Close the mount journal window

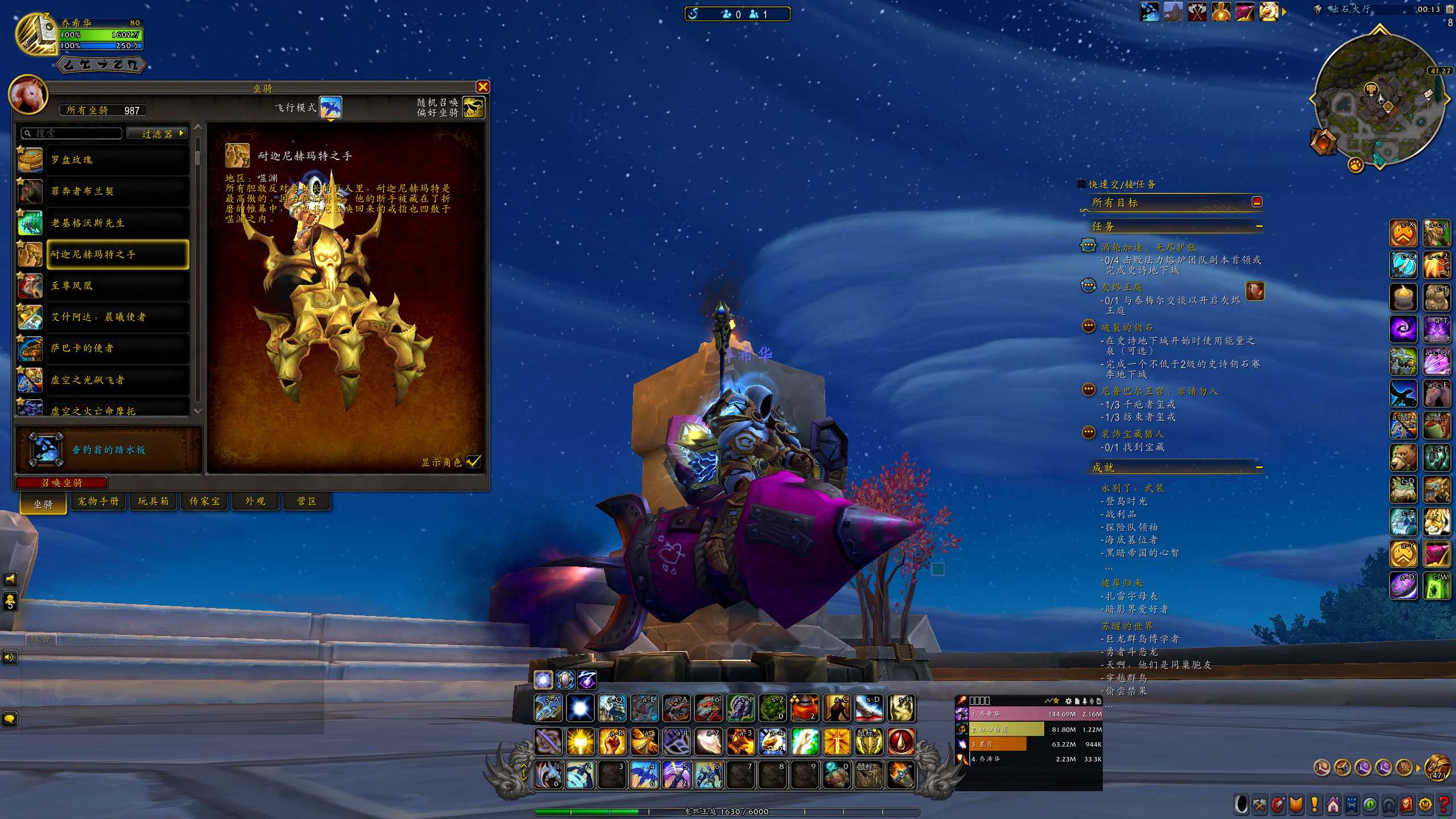pyautogui.click(x=483, y=86)
